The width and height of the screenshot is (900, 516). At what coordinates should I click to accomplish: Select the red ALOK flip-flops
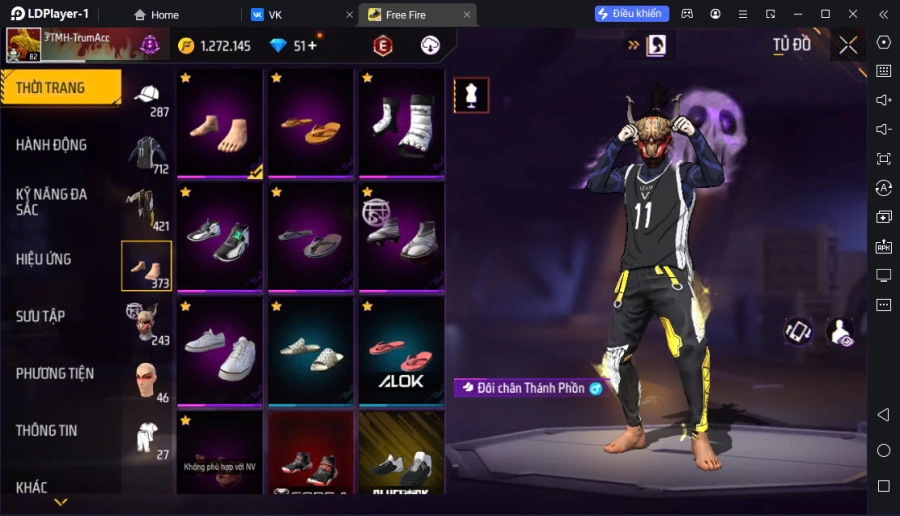(401, 351)
